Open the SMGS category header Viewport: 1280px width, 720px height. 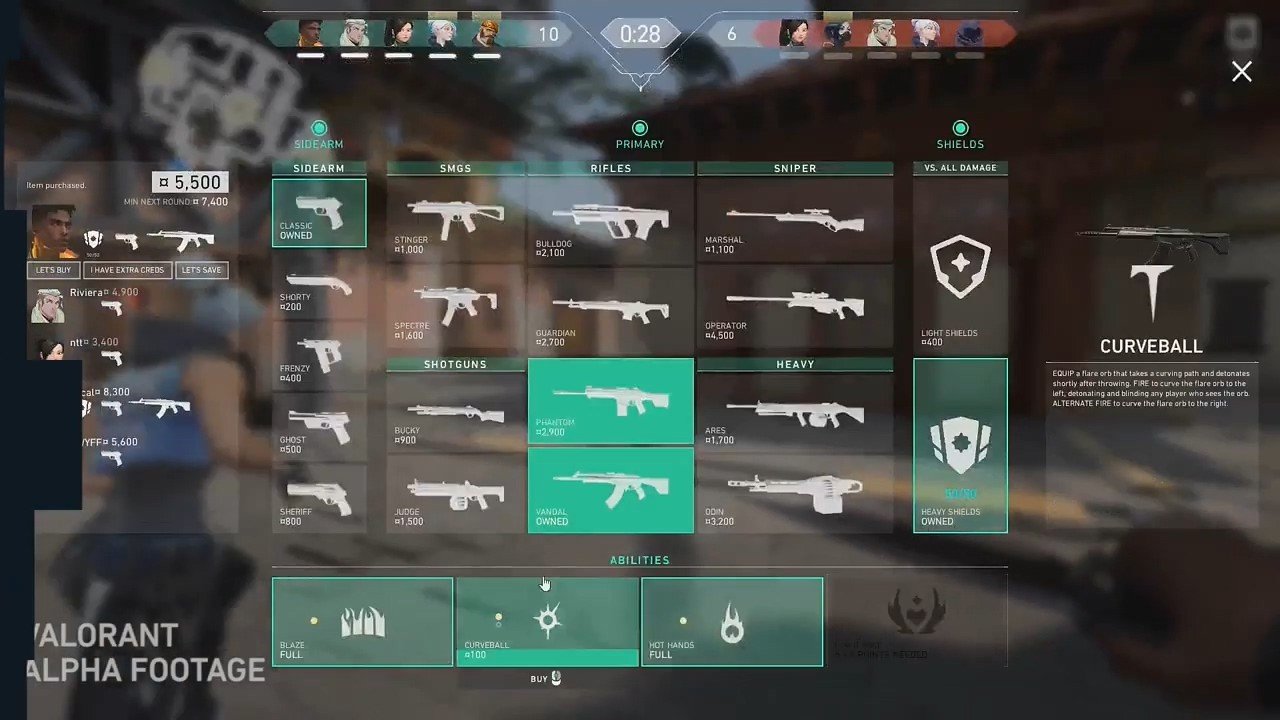[455, 168]
